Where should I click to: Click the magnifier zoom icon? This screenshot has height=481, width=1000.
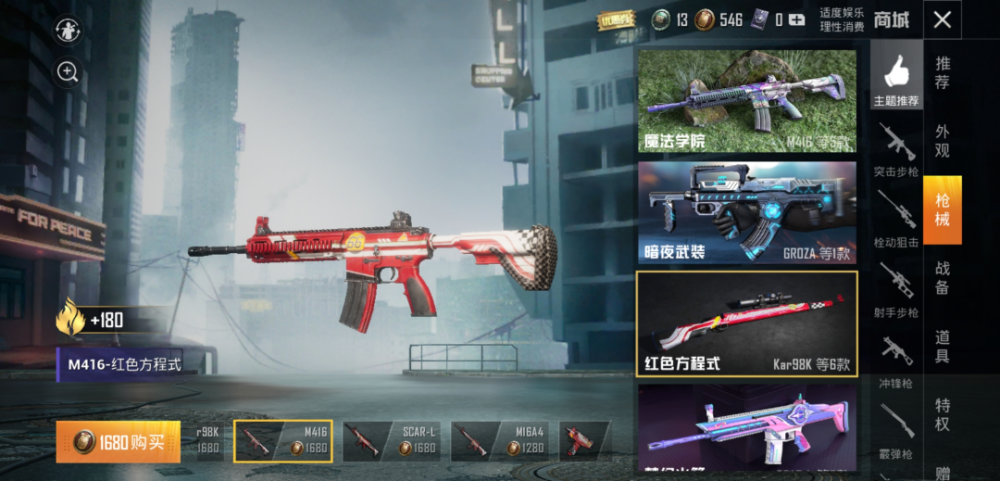pos(68,71)
